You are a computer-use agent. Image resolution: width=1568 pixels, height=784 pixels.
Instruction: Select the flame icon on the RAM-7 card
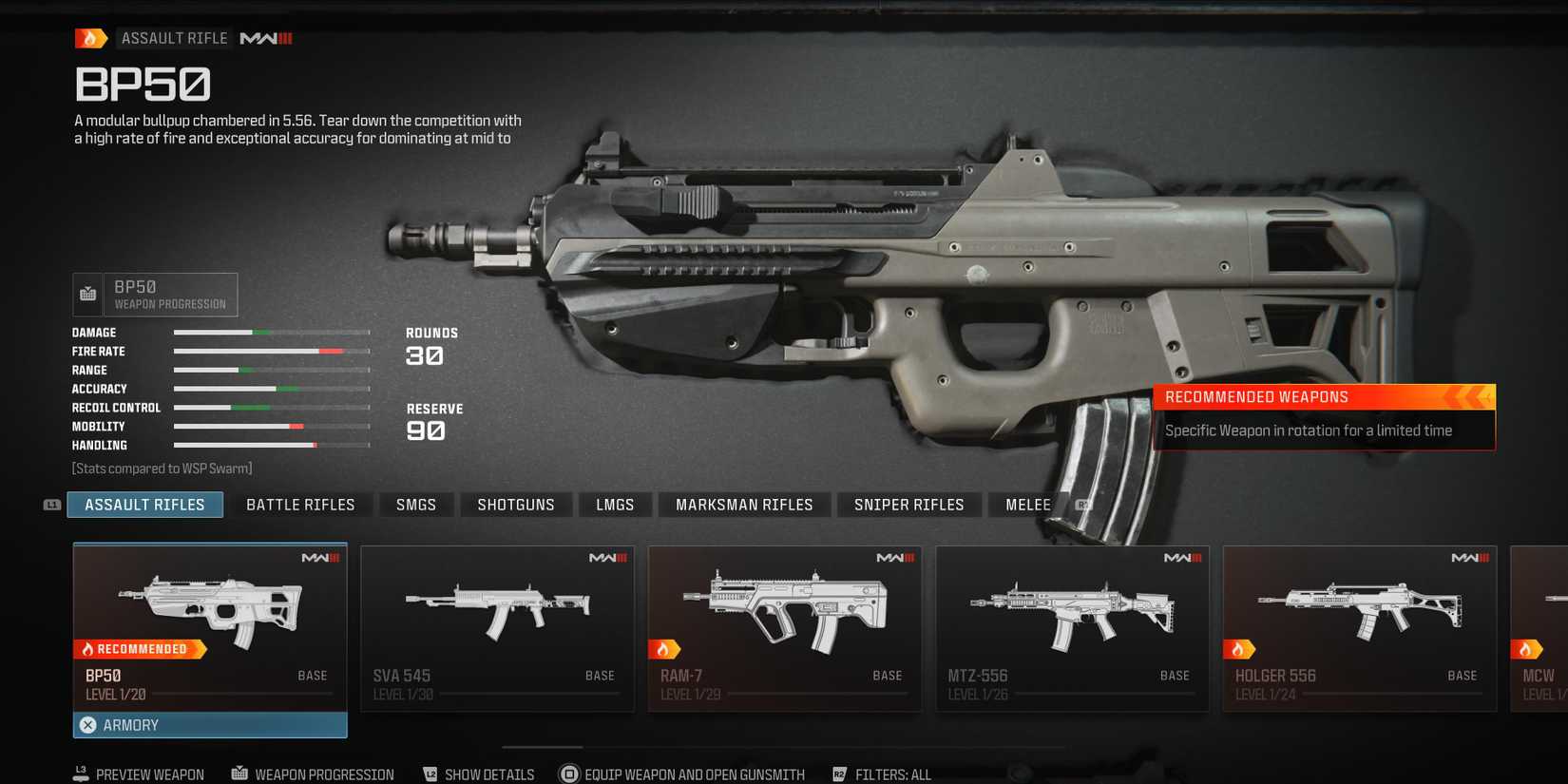666,648
